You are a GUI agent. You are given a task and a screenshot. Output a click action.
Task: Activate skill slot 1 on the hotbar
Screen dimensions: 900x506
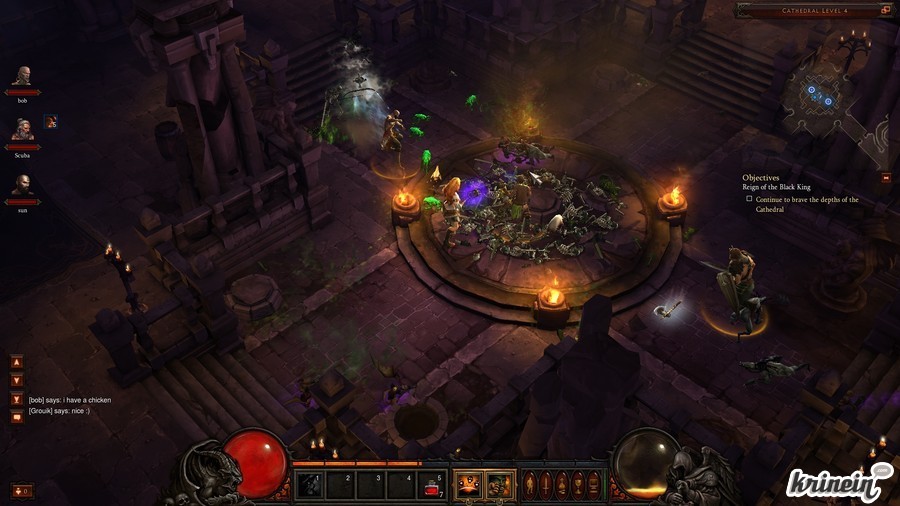(310, 485)
